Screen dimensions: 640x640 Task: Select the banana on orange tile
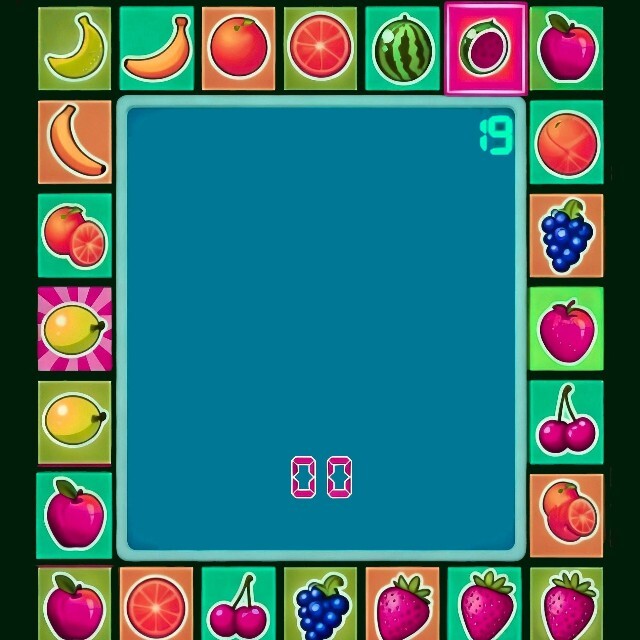(75, 142)
